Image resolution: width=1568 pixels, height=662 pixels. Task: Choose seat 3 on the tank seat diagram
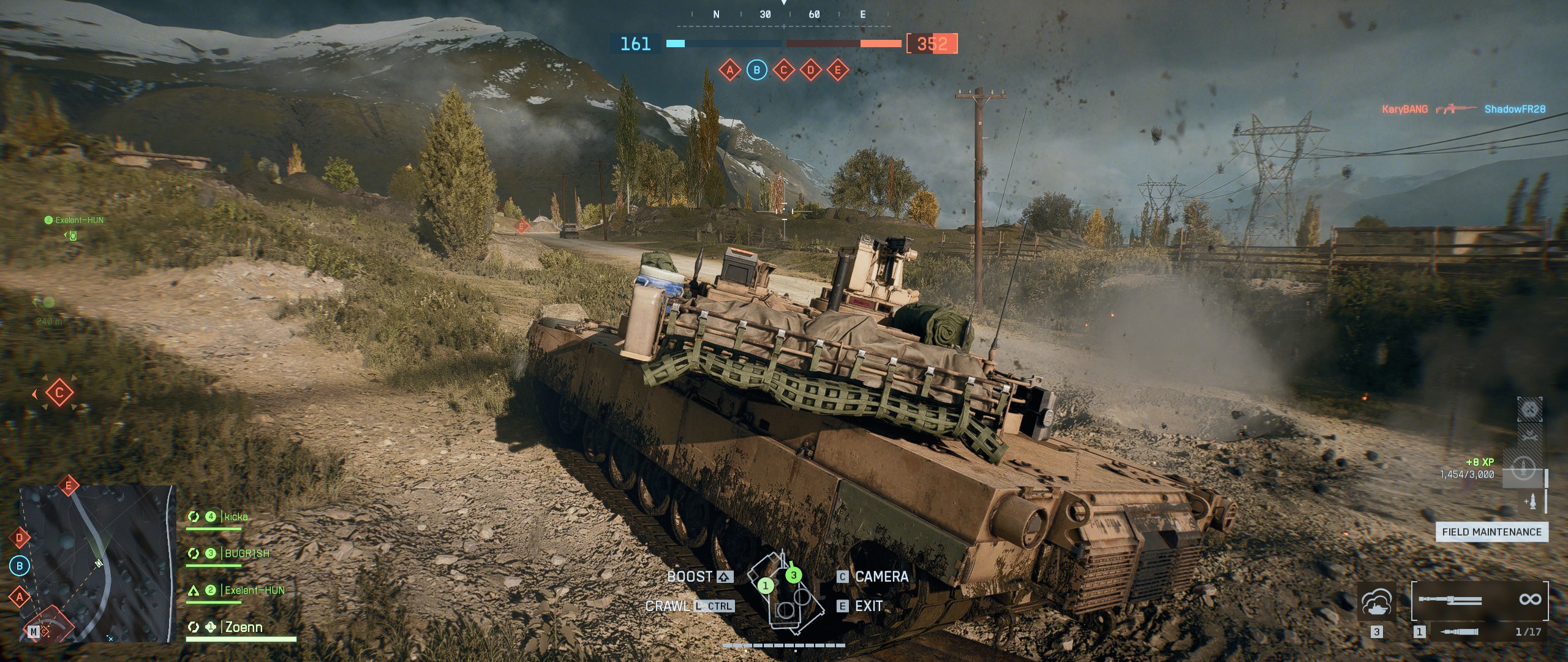point(794,575)
